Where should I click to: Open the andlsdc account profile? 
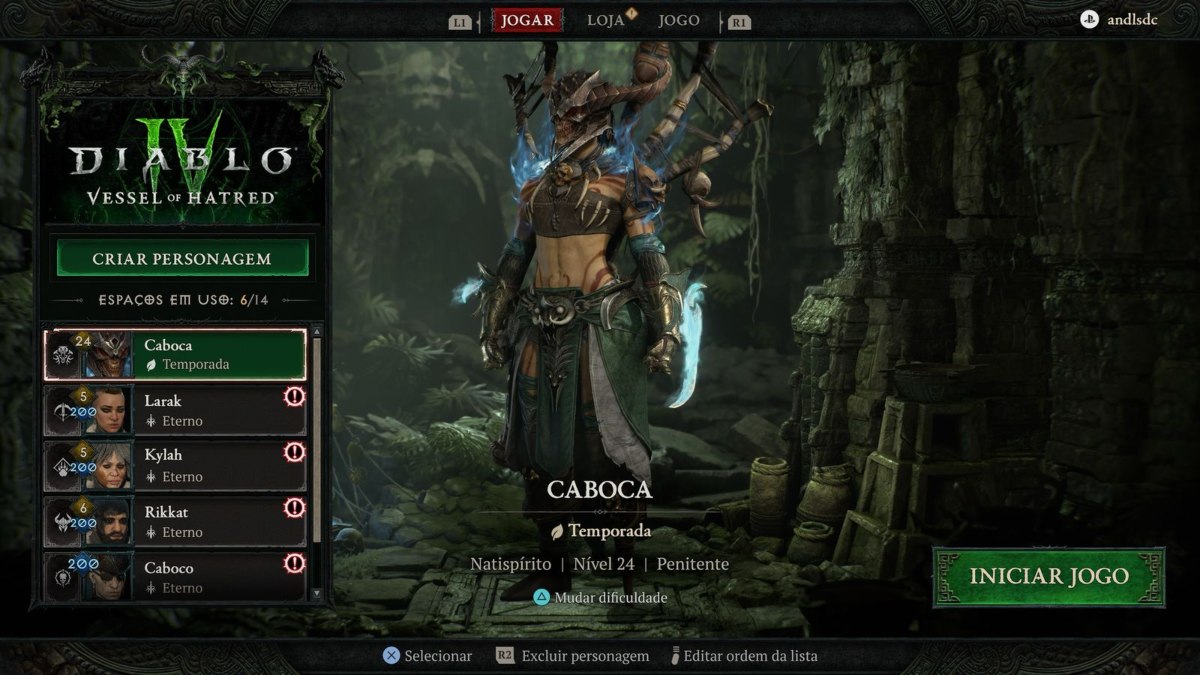1120,19
